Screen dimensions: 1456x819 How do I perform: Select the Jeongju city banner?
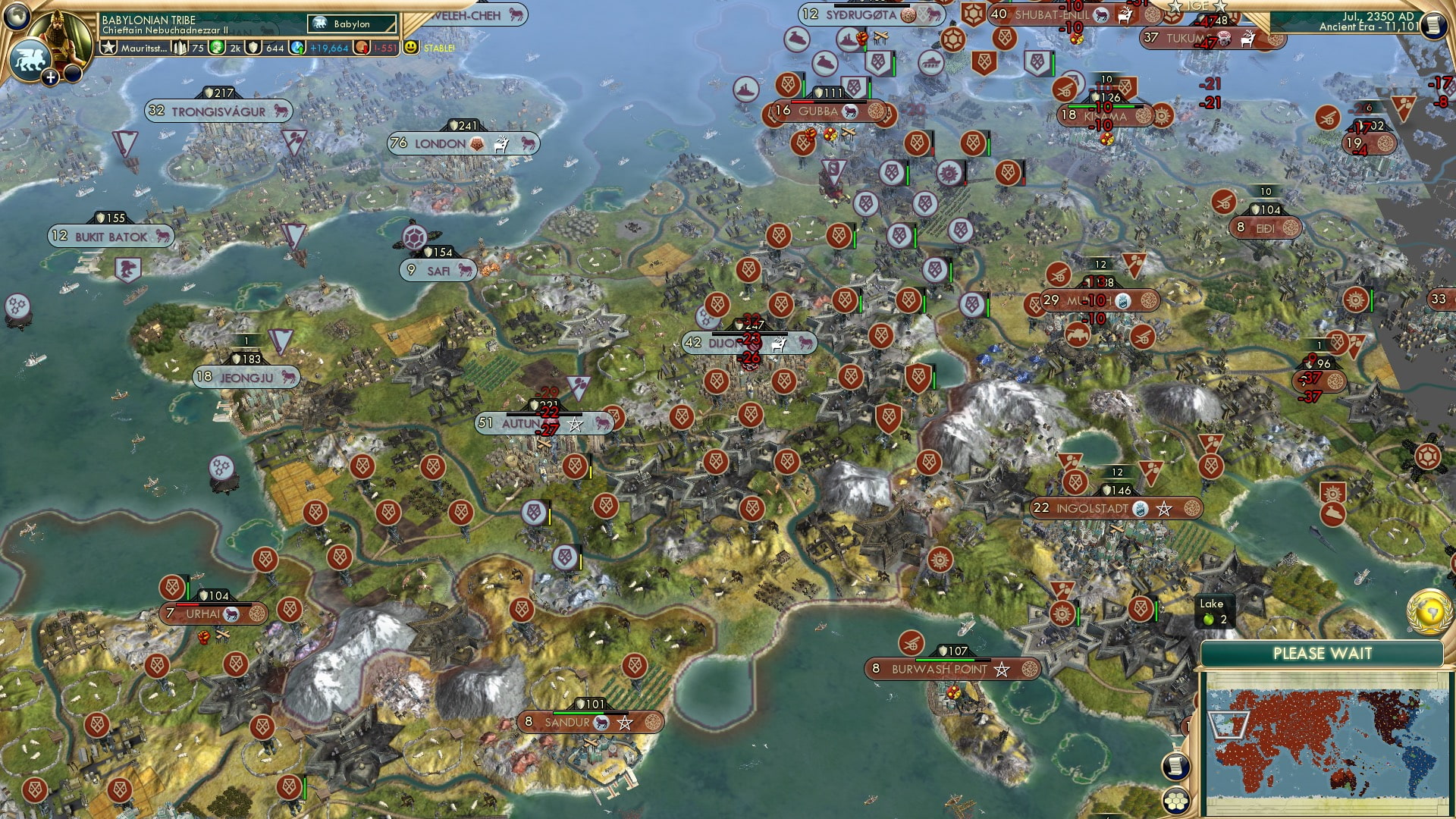246,377
